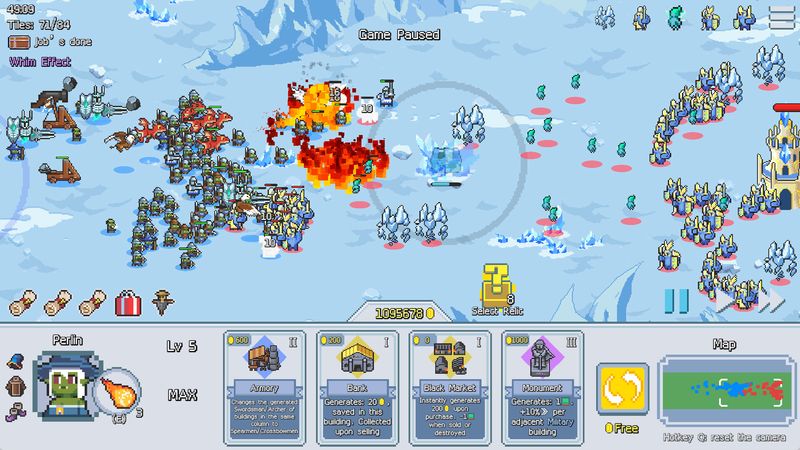Toggle the blue pause button
Image resolution: width=800 pixels, height=450 pixels.
(677, 300)
